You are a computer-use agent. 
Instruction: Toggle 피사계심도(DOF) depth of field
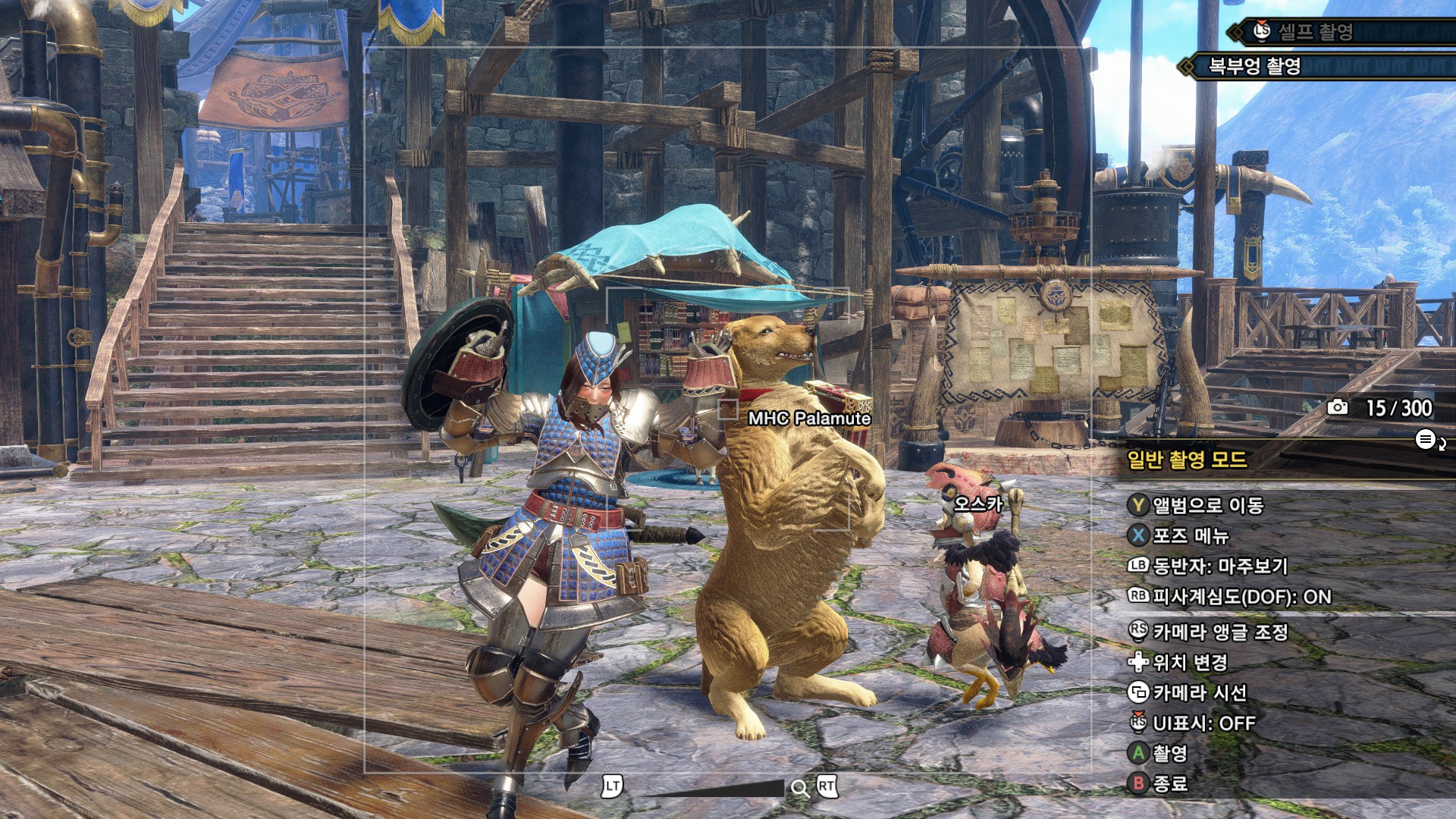[1241, 598]
